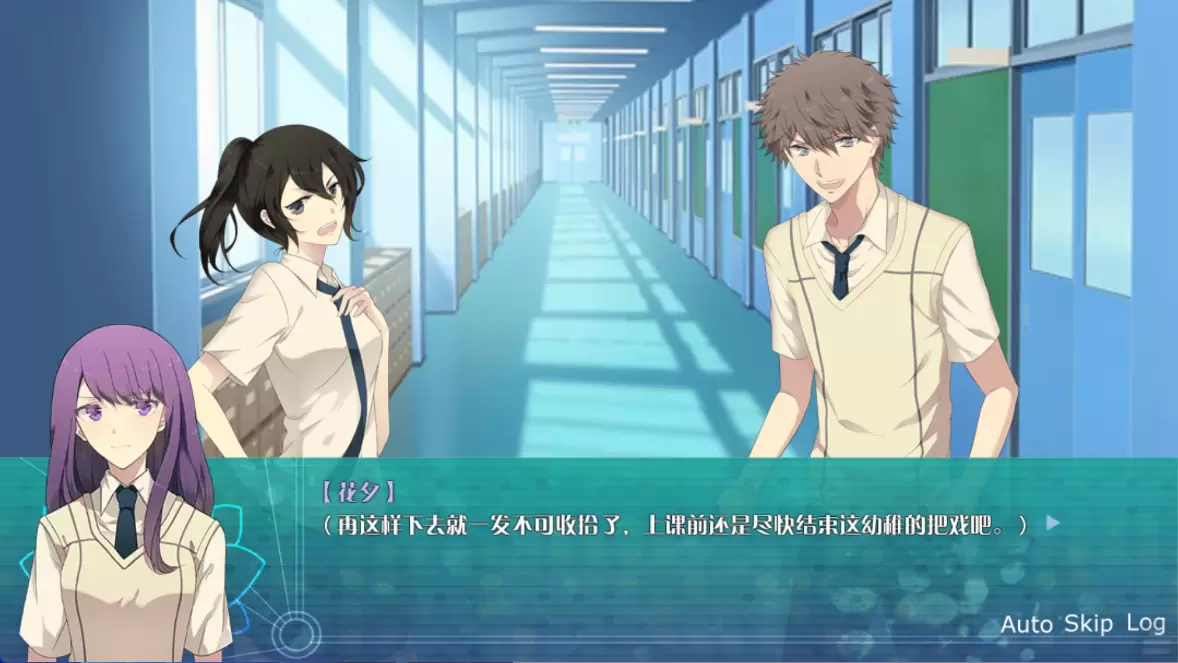
Task: Skip through the dialogue
Action: [x=1088, y=624]
